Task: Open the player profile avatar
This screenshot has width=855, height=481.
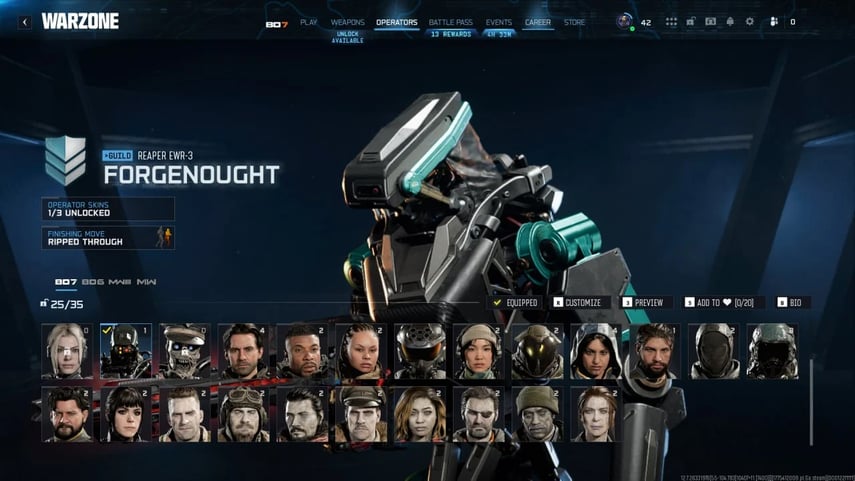Action: pyautogui.click(x=625, y=21)
